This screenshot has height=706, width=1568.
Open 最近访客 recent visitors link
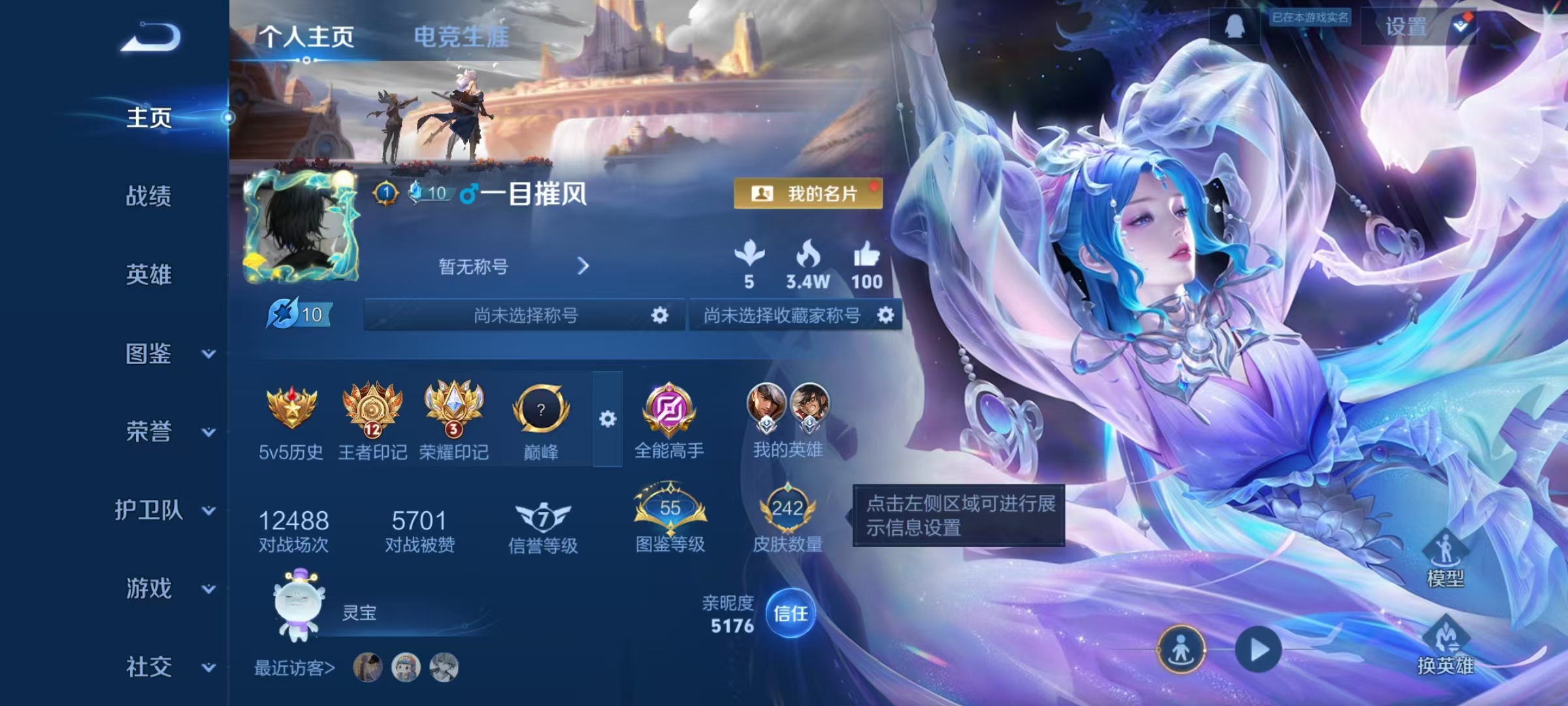point(293,668)
